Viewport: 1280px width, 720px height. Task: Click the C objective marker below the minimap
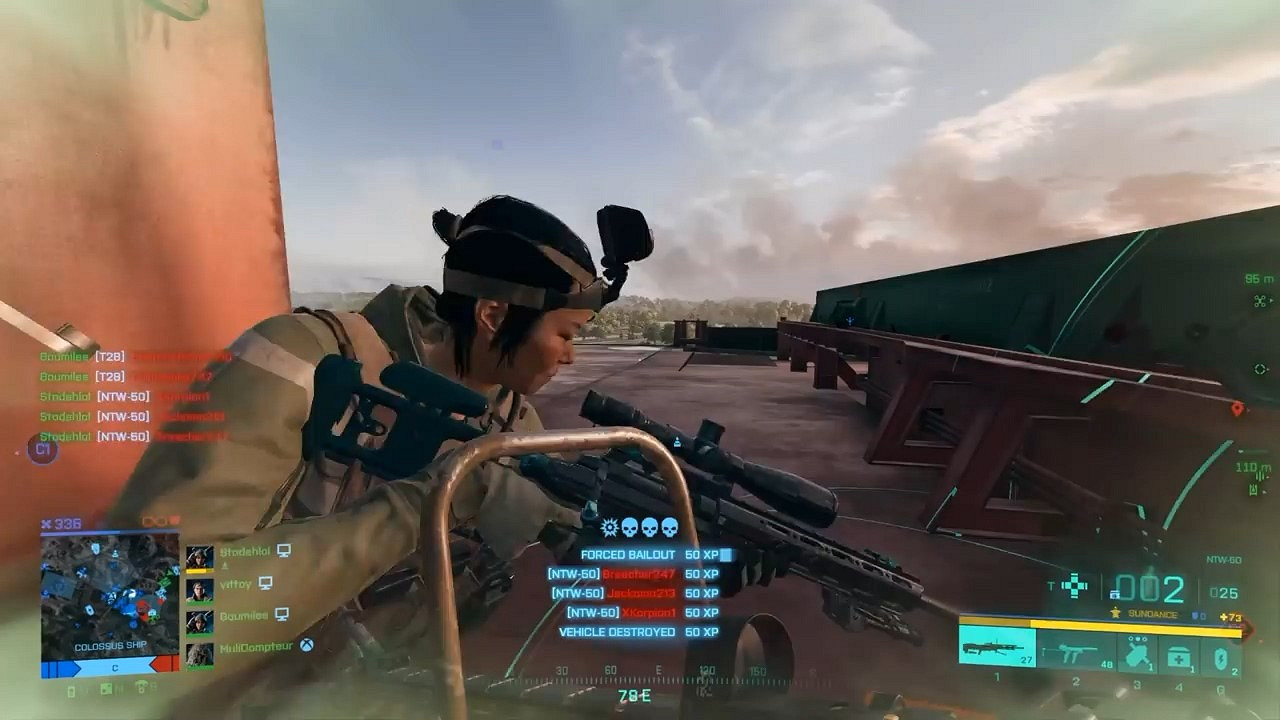click(115, 668)
